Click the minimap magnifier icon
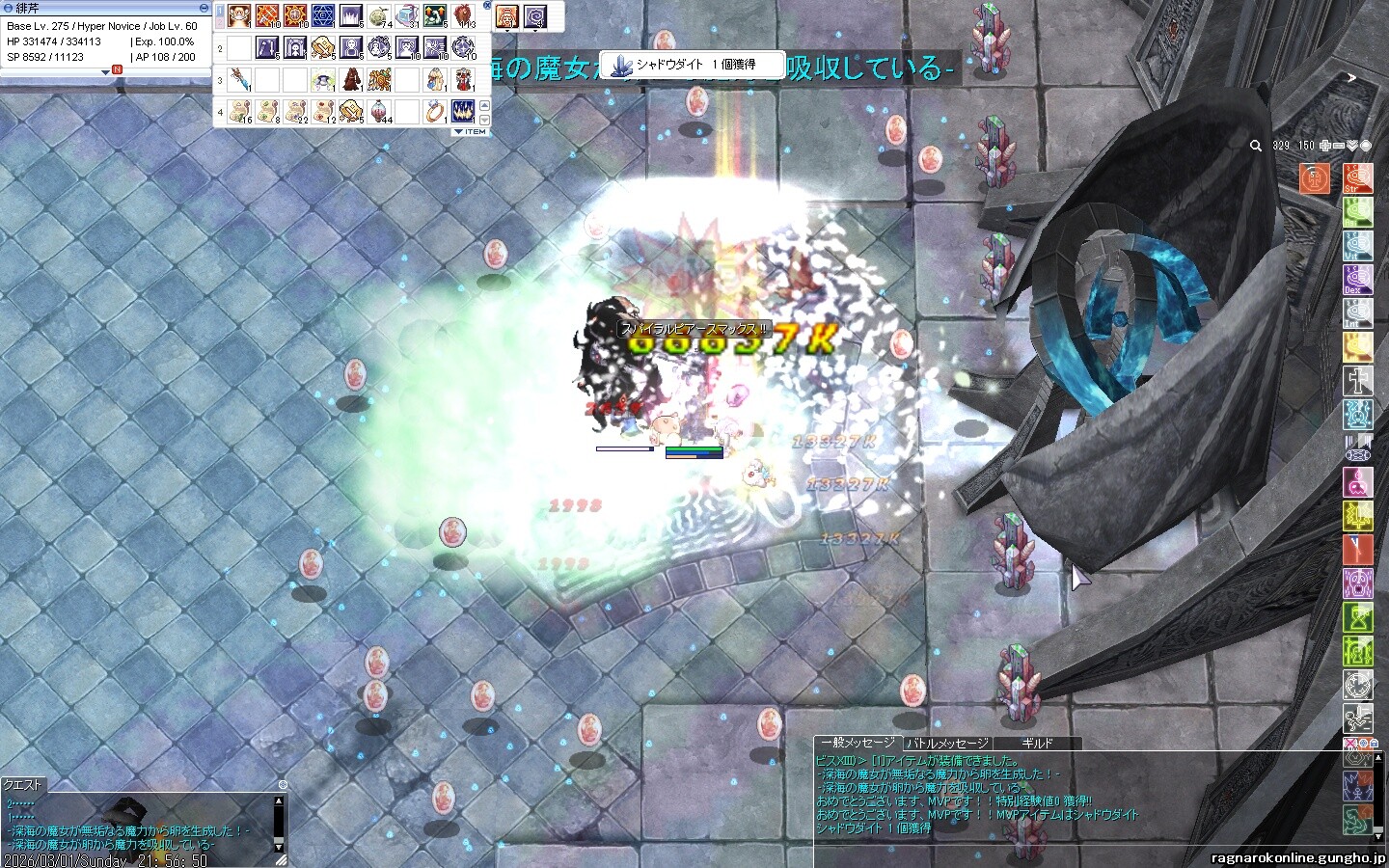 pyautogui.click(x=1255, y=147)
